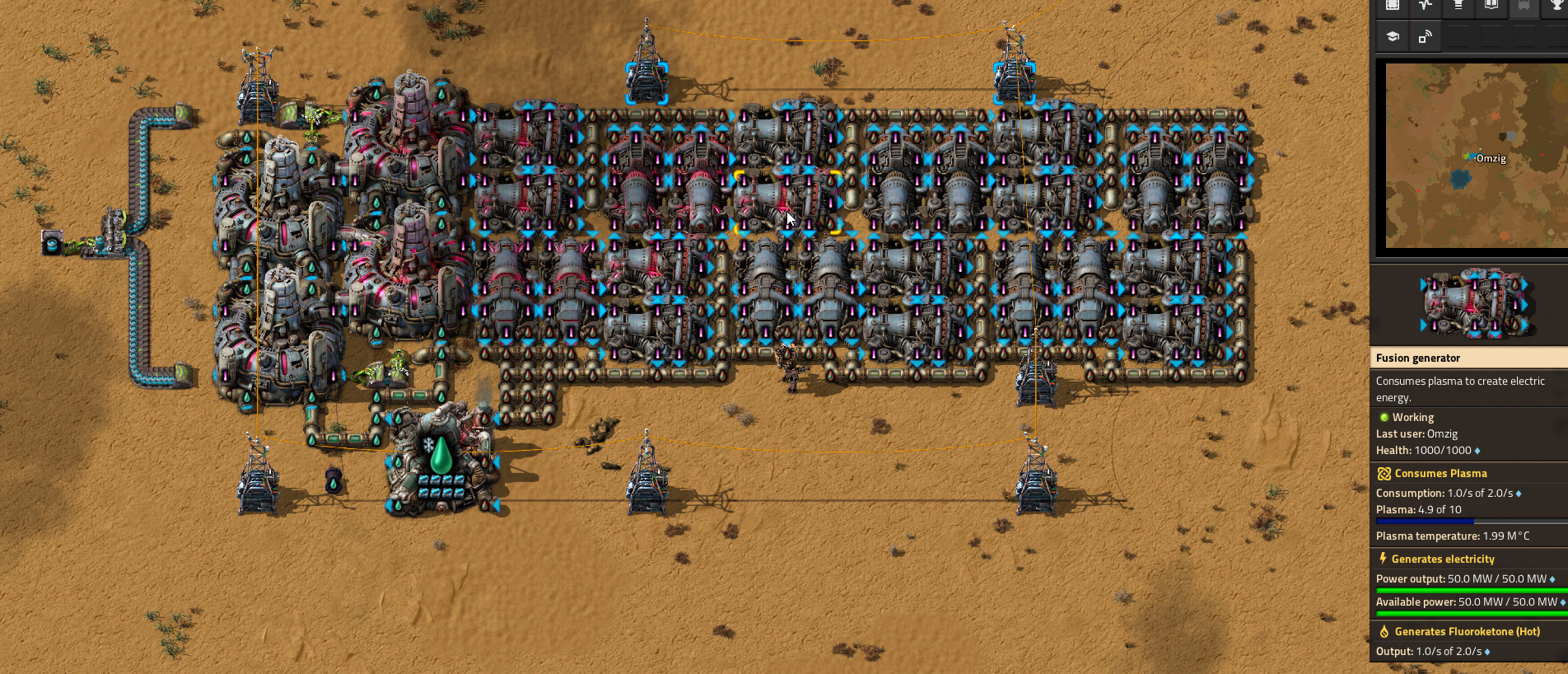Open the blueprint library shortcut
Viewport: 1568px width, 674px height.
1392,6
